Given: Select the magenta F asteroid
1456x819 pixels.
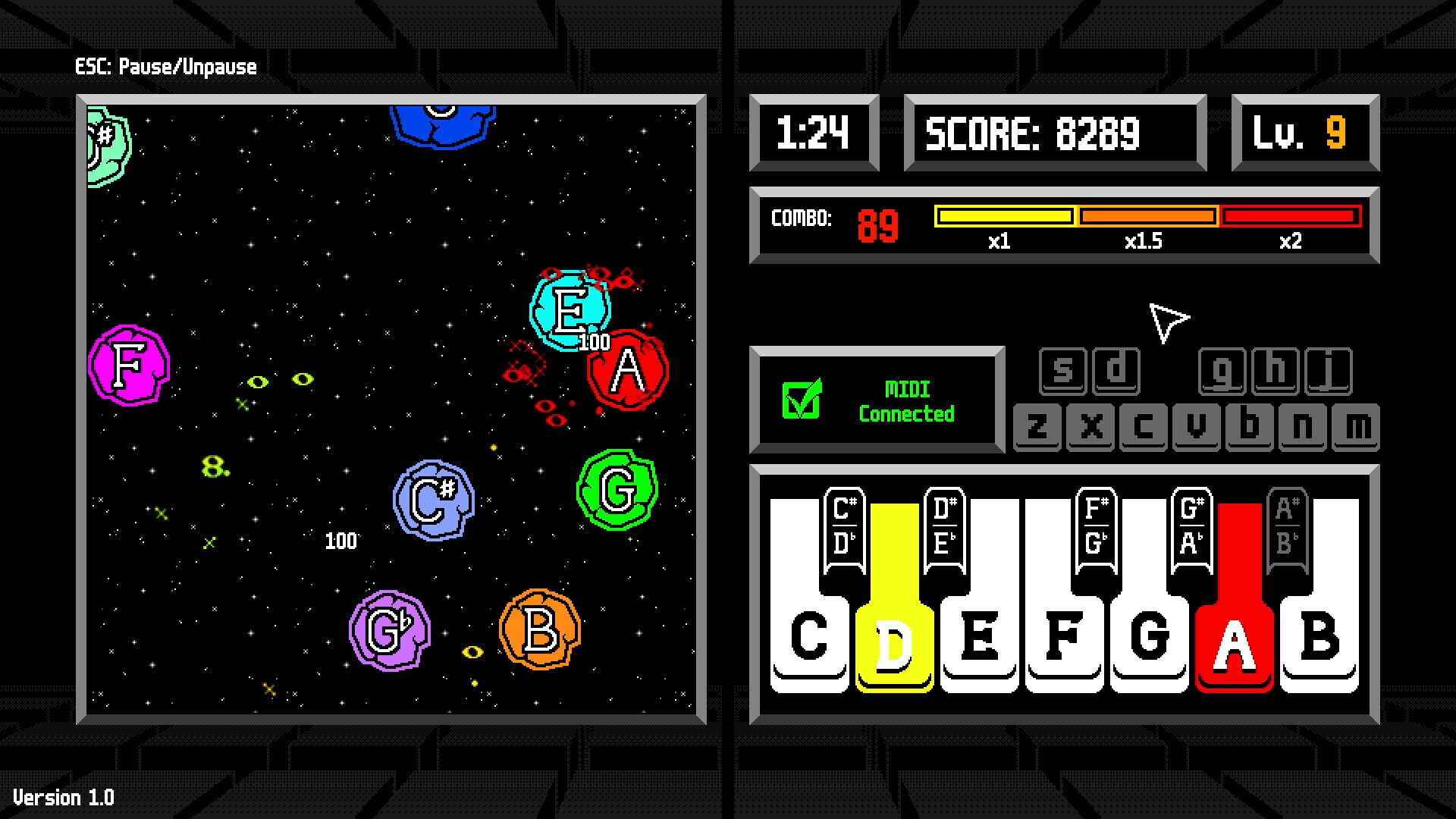Looking at the screenshot, I should [129, 366].
